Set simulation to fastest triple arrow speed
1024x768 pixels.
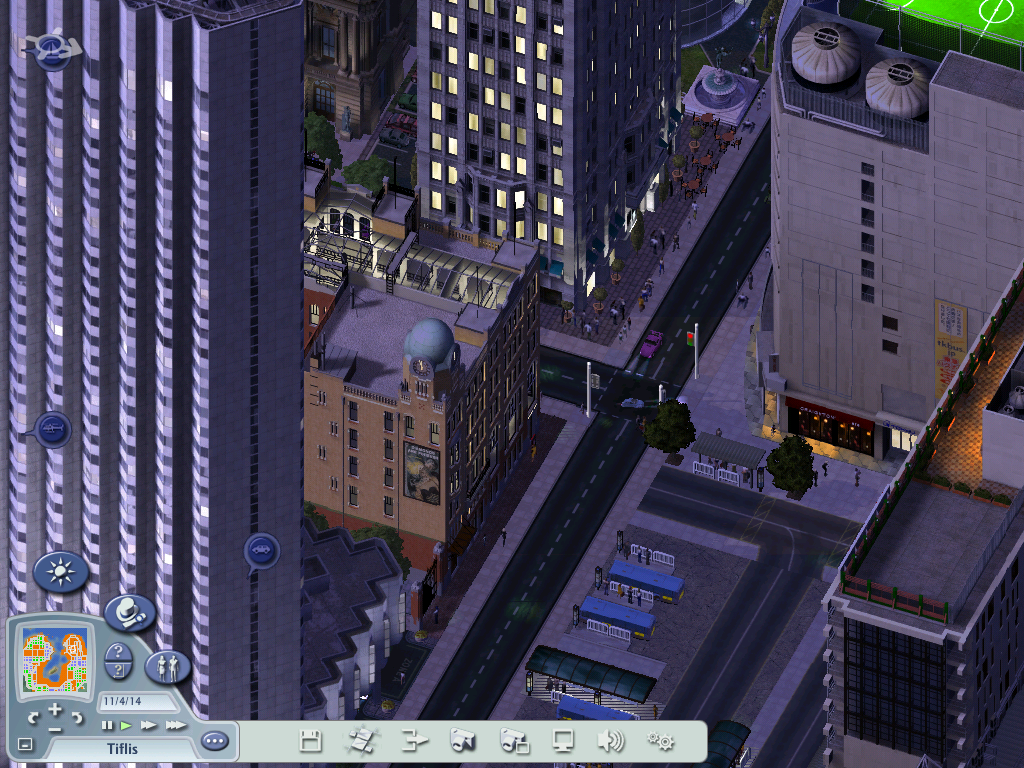175,724
